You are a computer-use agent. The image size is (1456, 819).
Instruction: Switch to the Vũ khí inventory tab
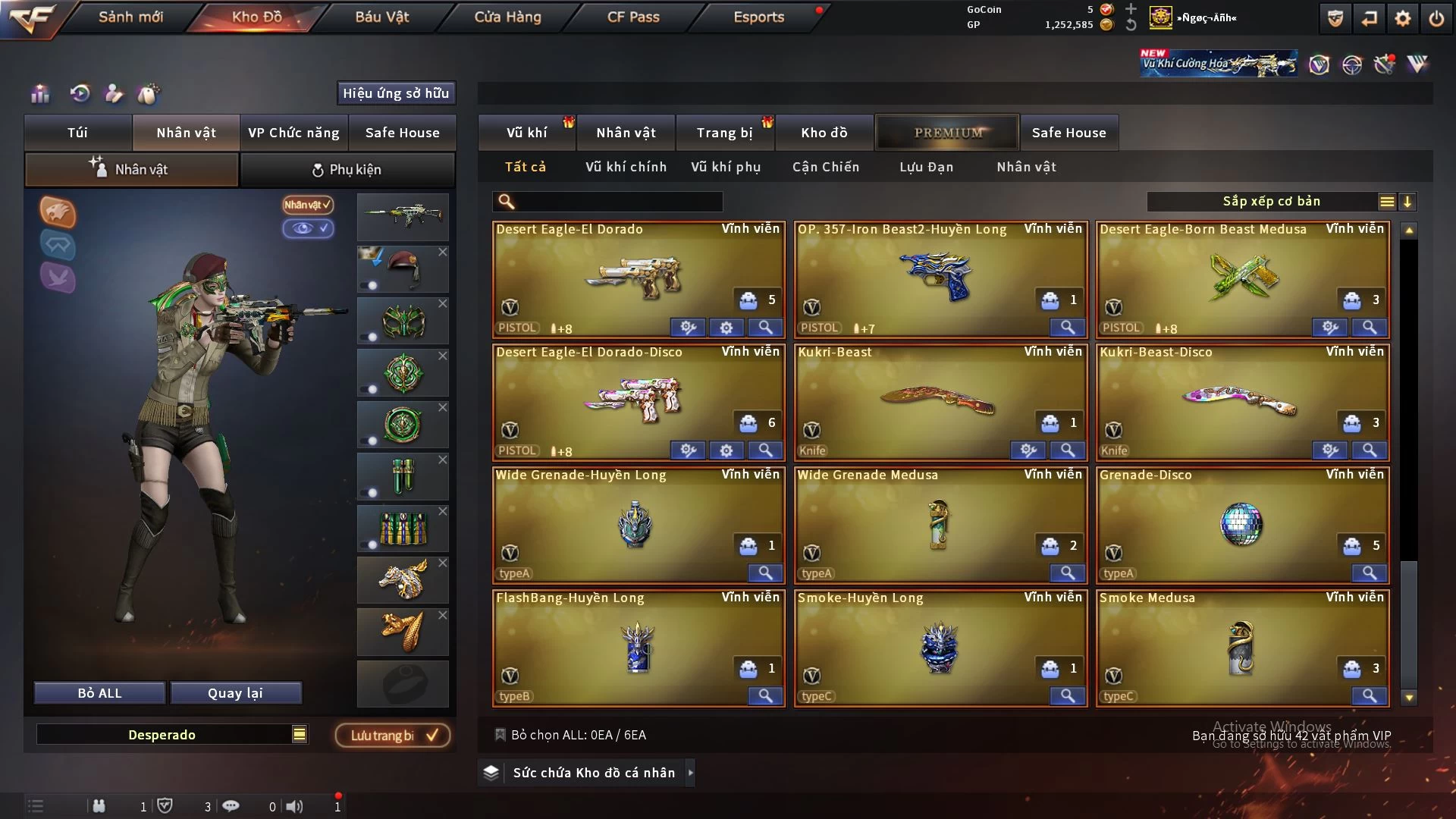[x=526, y=133]
